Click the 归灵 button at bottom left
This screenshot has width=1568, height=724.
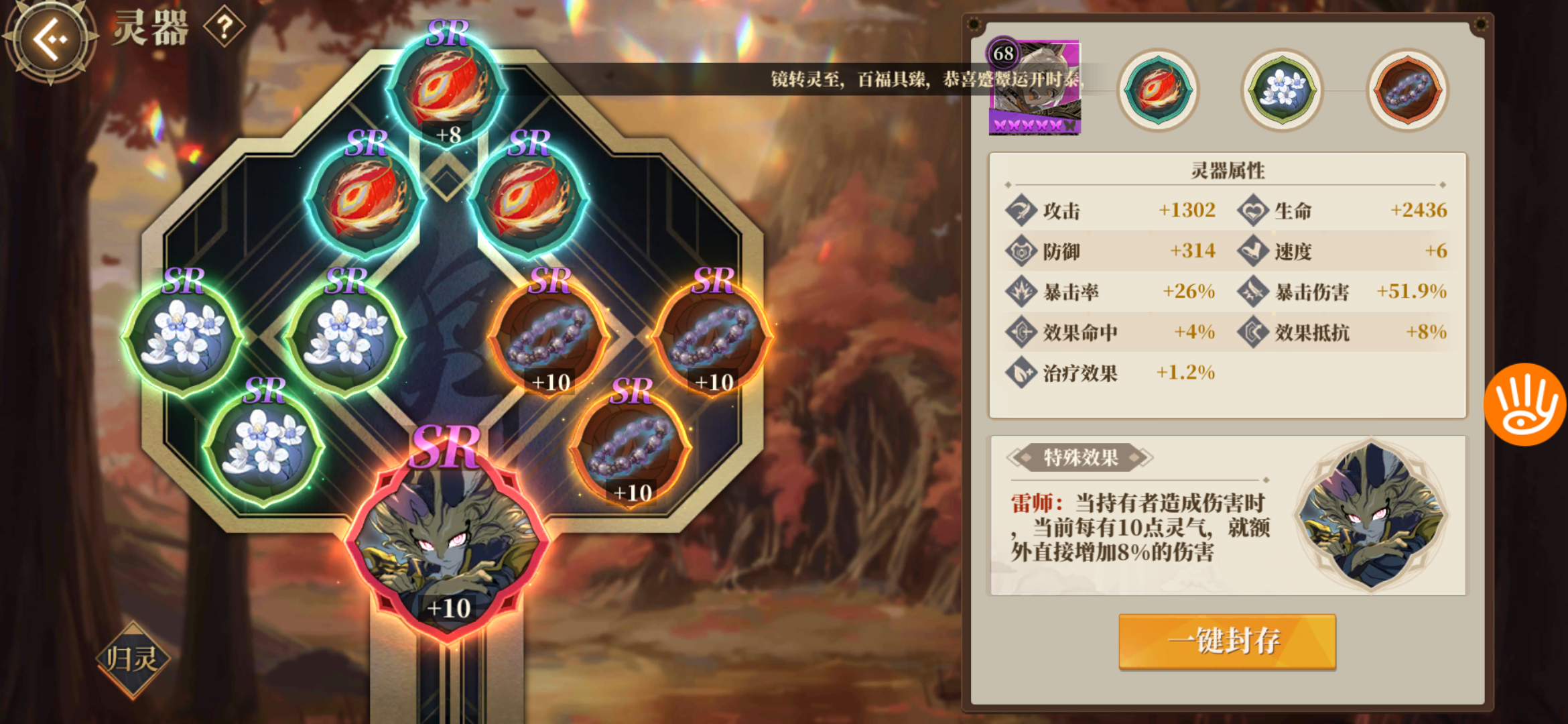[x=131, y=660]
